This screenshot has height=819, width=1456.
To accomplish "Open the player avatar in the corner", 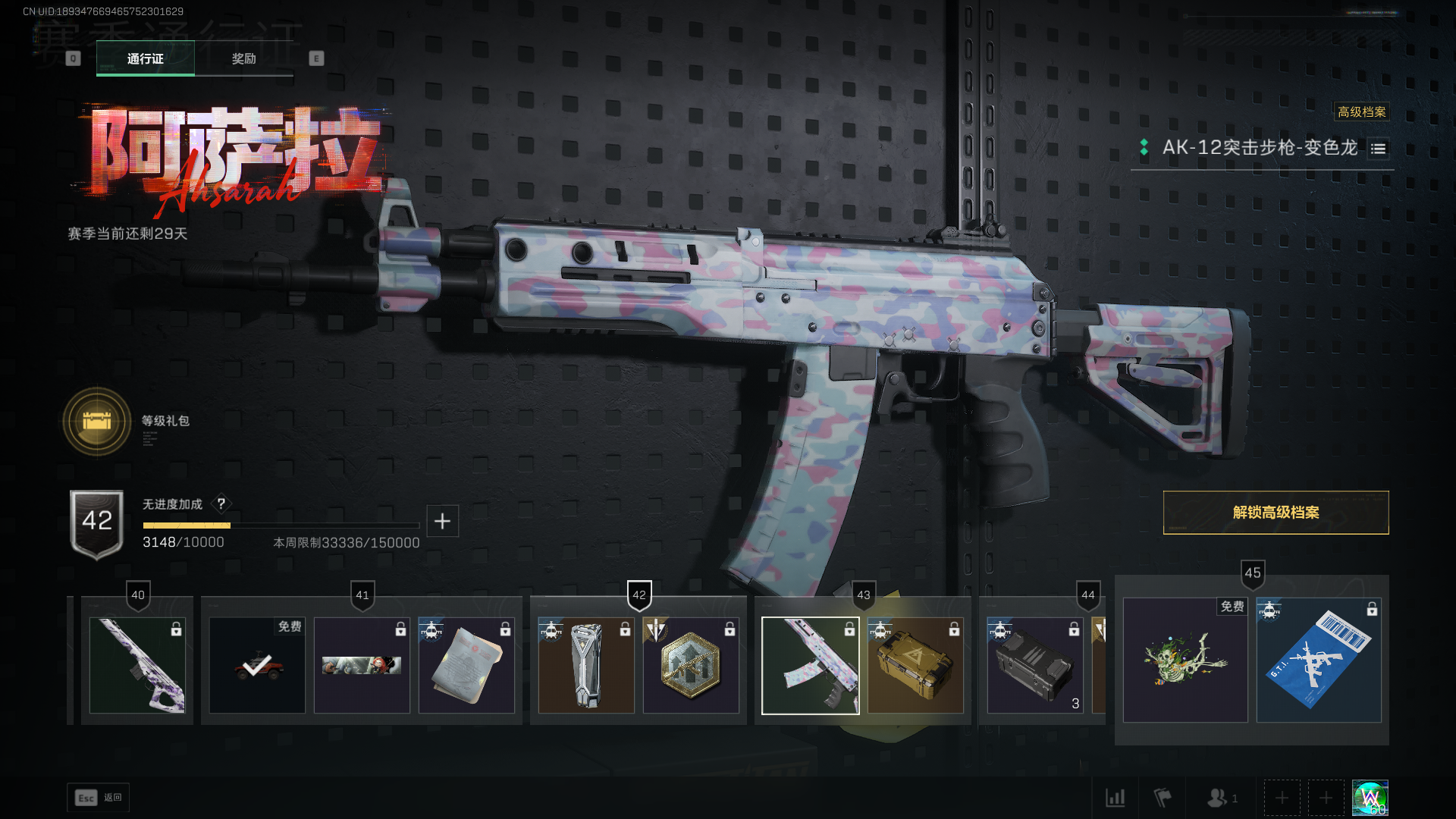I will pyautogui.click(x=1370, y=798).
